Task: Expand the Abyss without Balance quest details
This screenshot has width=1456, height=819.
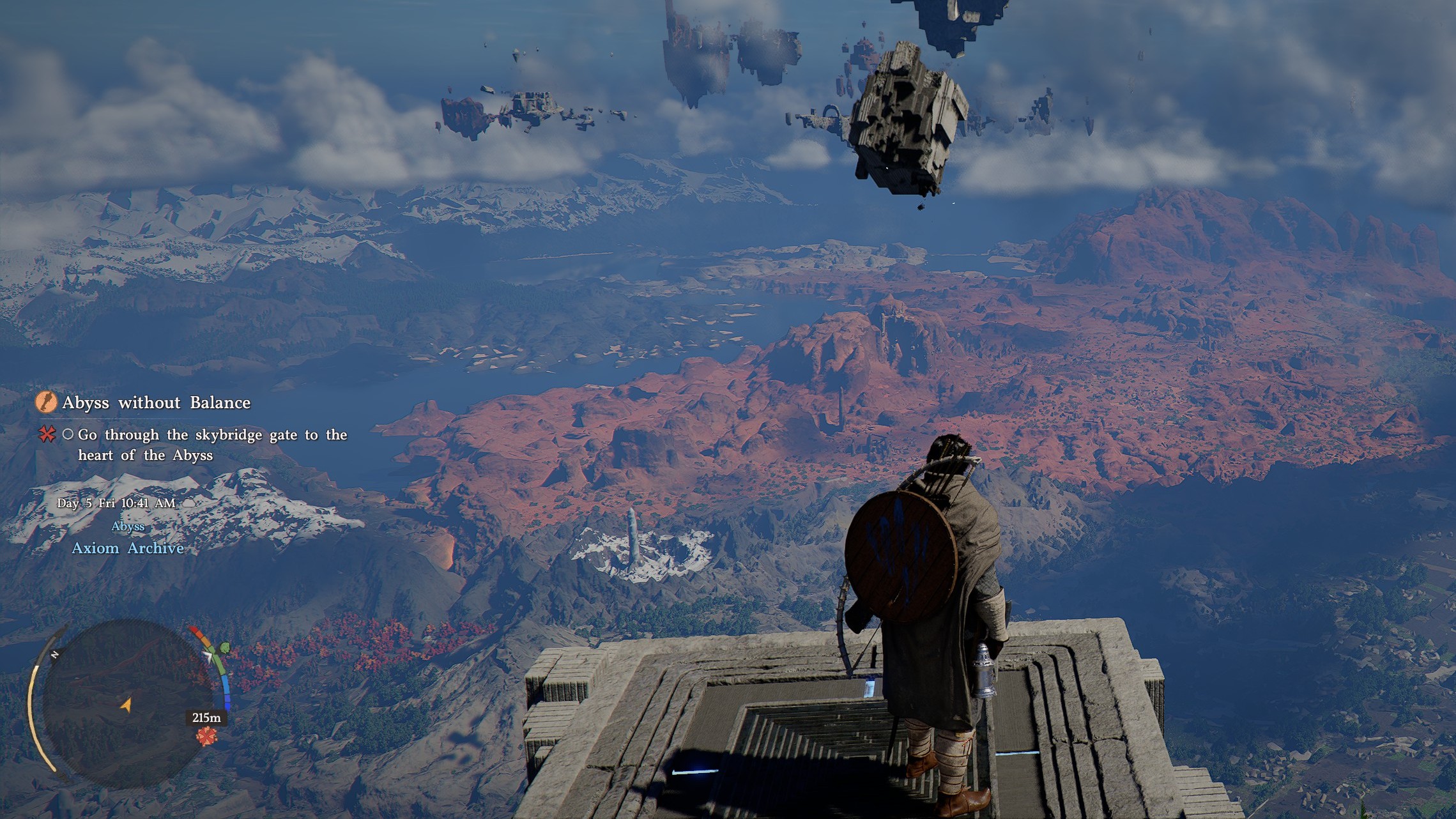Action: pos(157,402)
